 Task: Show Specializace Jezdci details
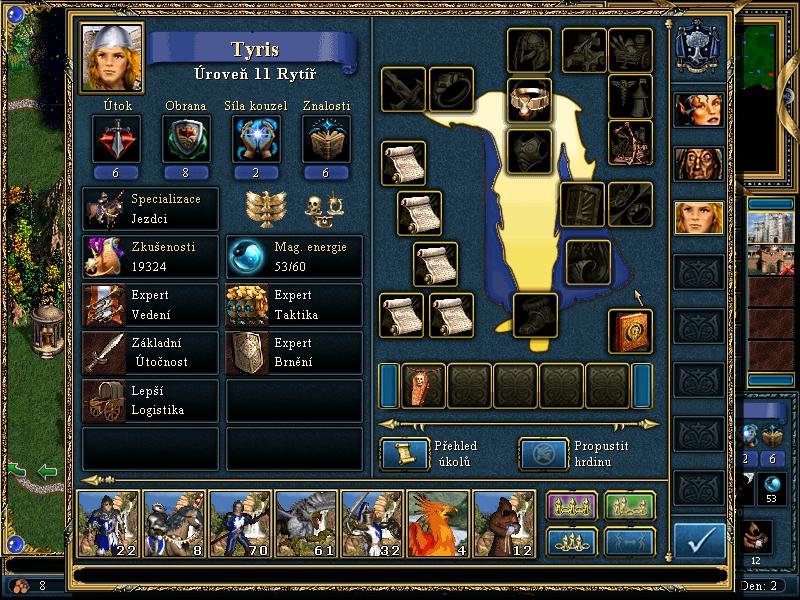(150, 209)
